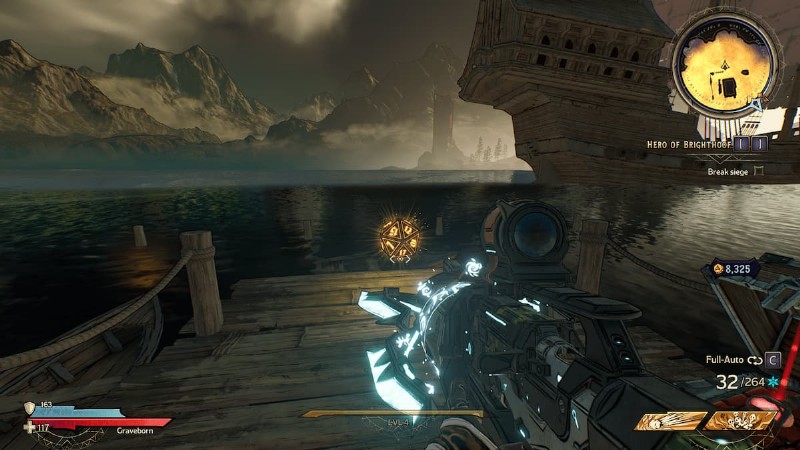Open the circular minimap
The height and width of the screenshot is (450, 800).
[726, 68]
